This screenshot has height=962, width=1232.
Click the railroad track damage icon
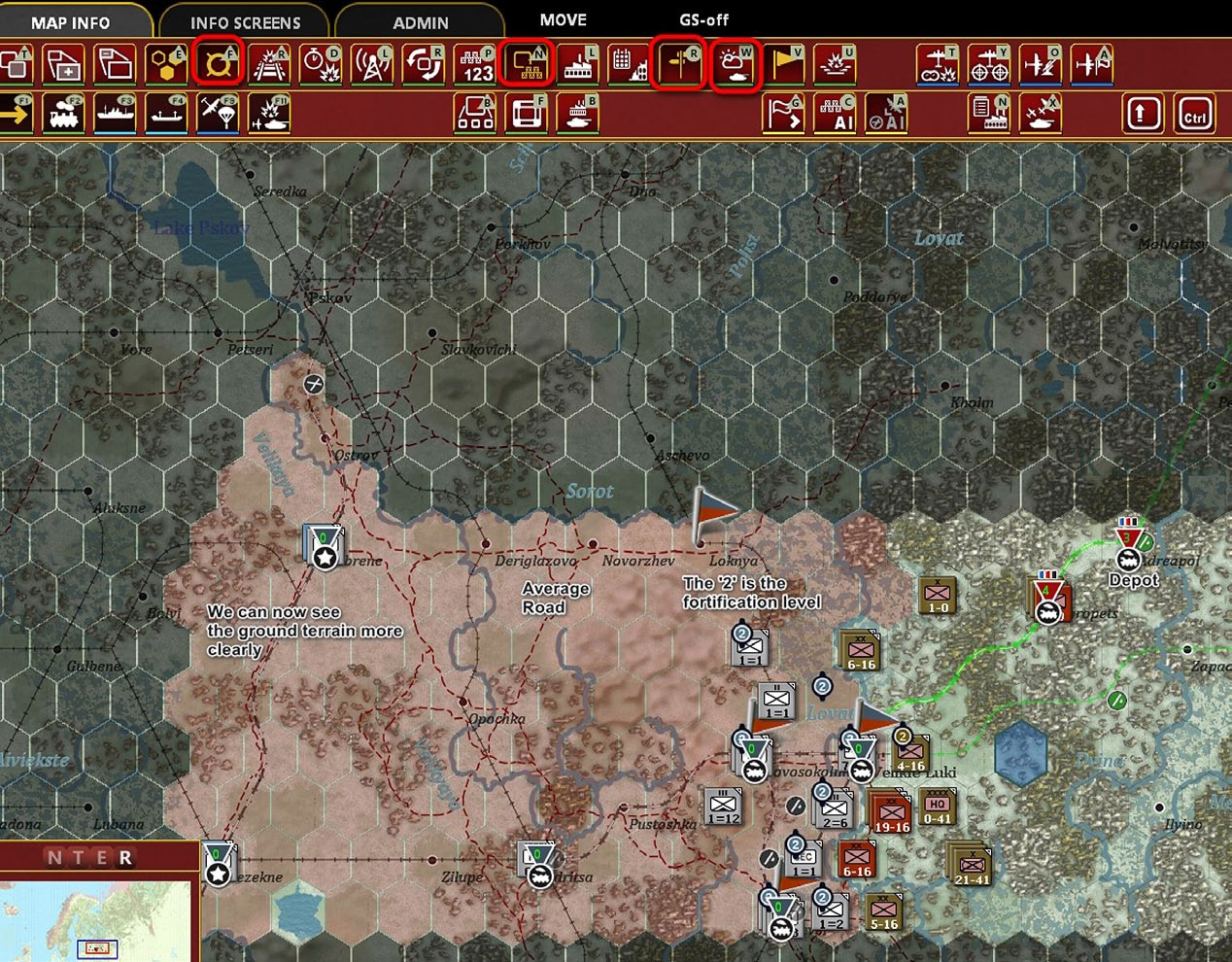269,65
